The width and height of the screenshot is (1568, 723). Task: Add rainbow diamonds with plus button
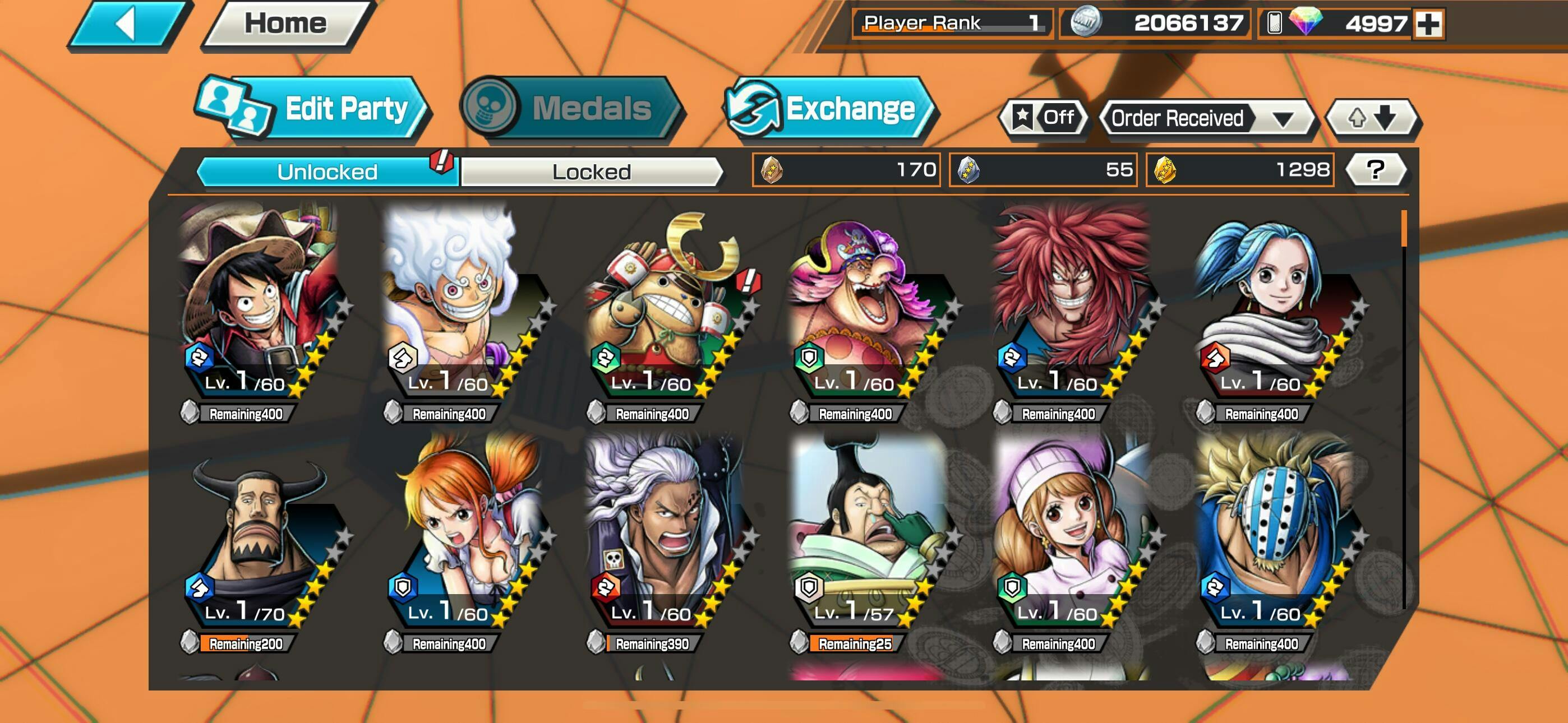1427,24
